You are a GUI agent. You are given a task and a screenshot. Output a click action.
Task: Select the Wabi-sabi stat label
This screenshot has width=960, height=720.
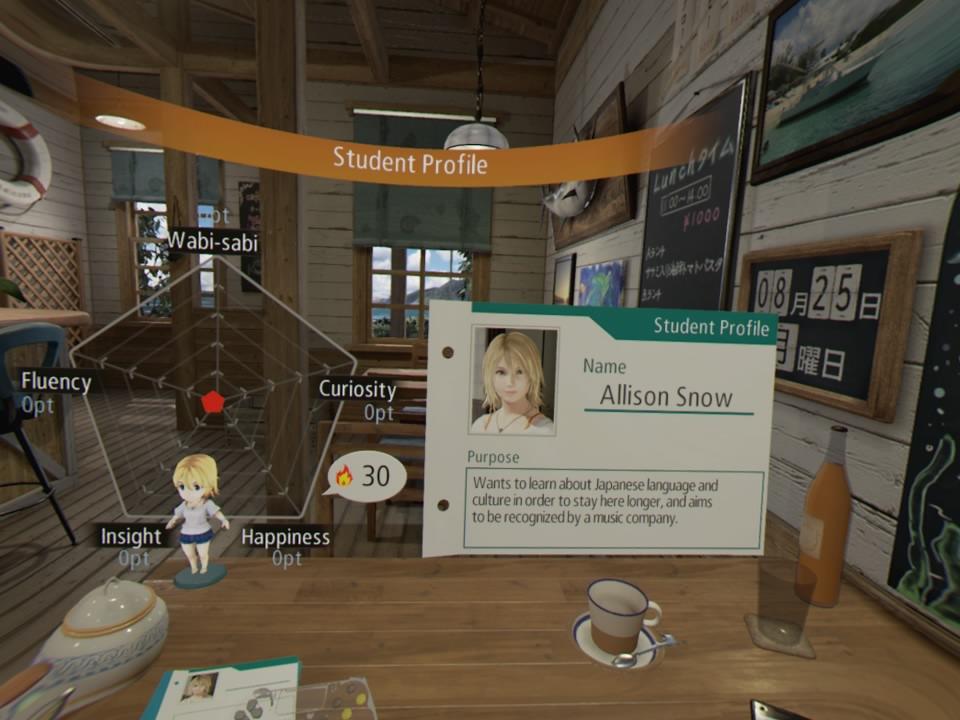(x=212, y=241)
